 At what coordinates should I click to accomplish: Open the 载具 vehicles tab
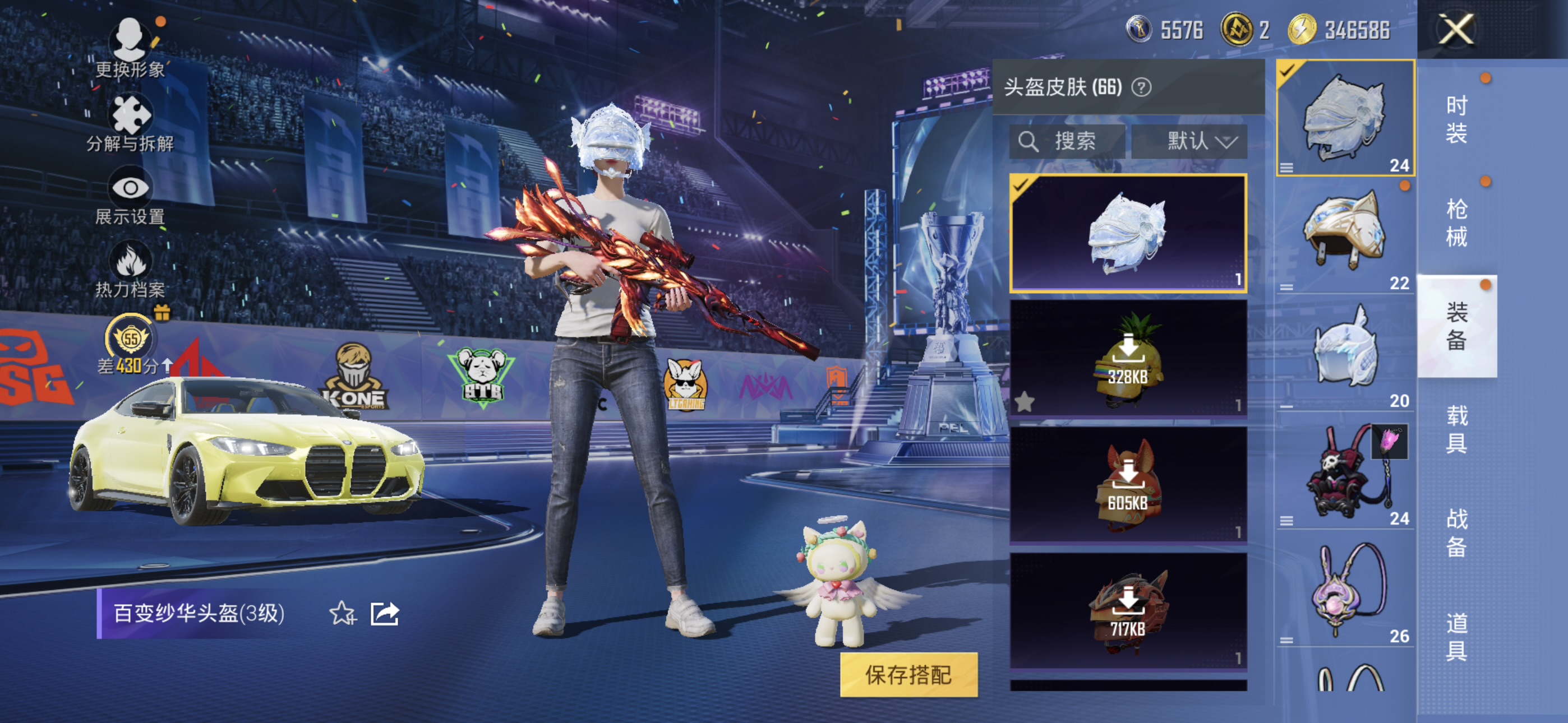click(x=1456, y=429)
